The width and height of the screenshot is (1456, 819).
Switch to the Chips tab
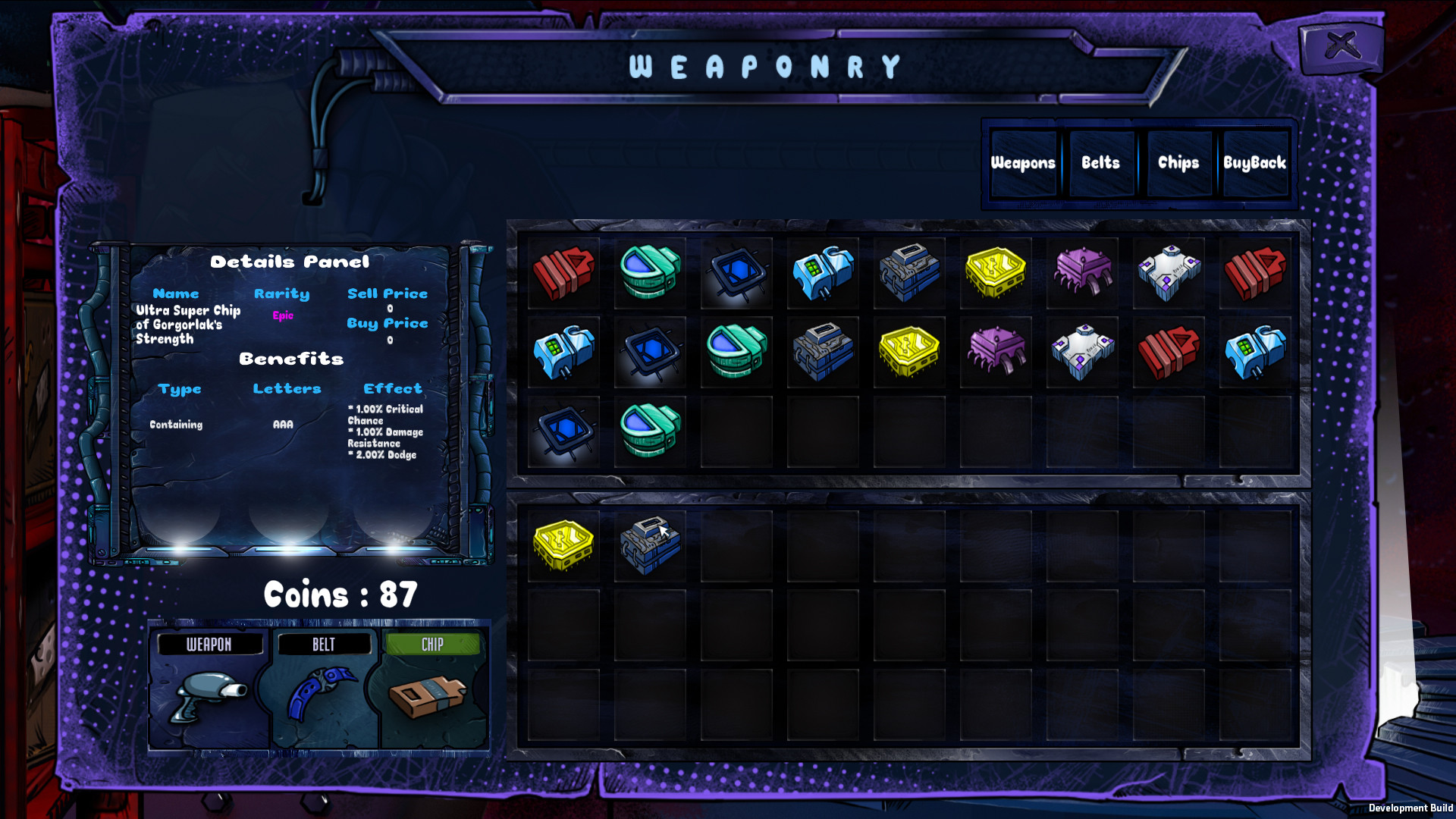[1178, 162]
